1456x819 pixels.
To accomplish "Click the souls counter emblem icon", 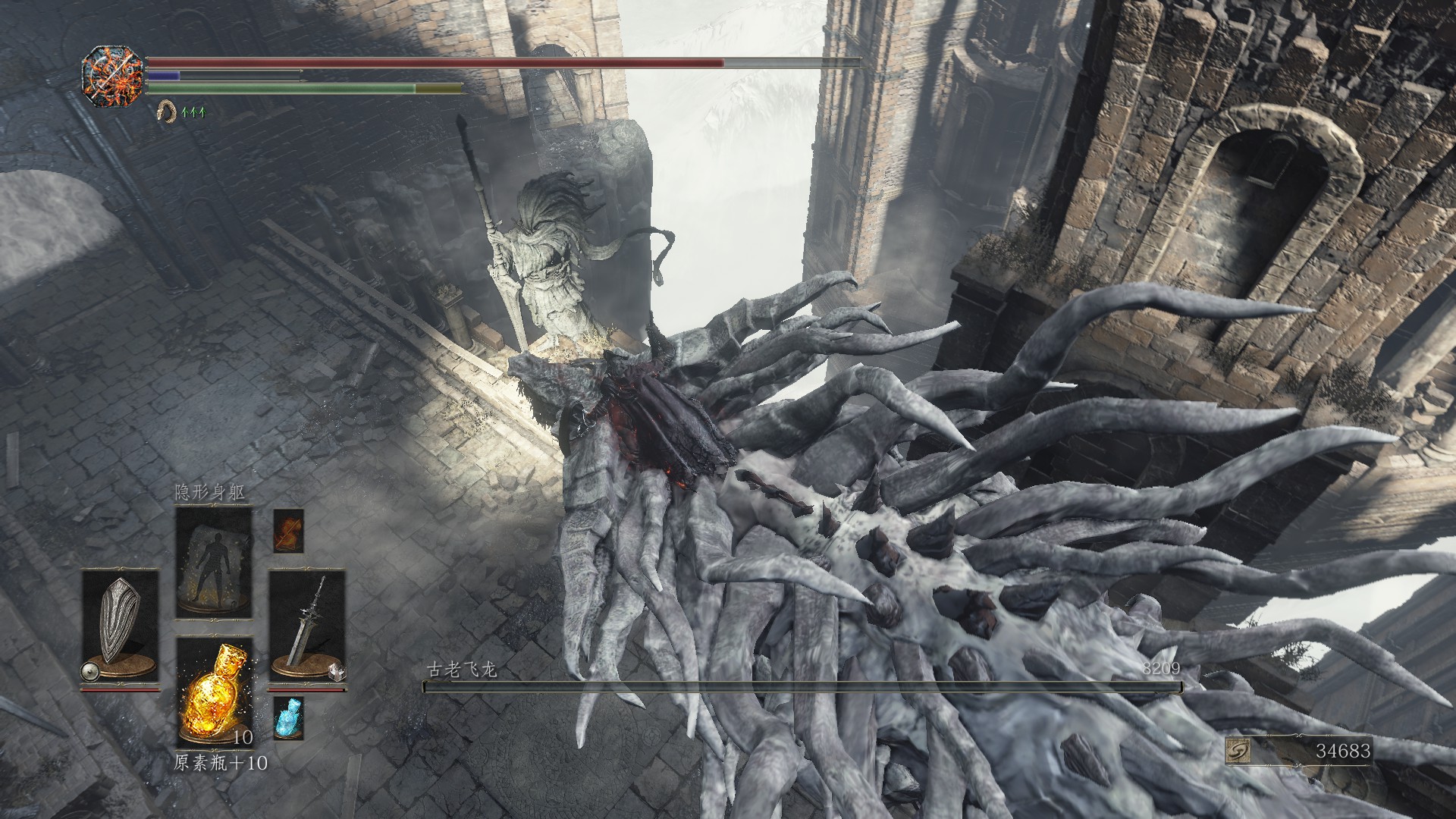I will (1238, 751).
